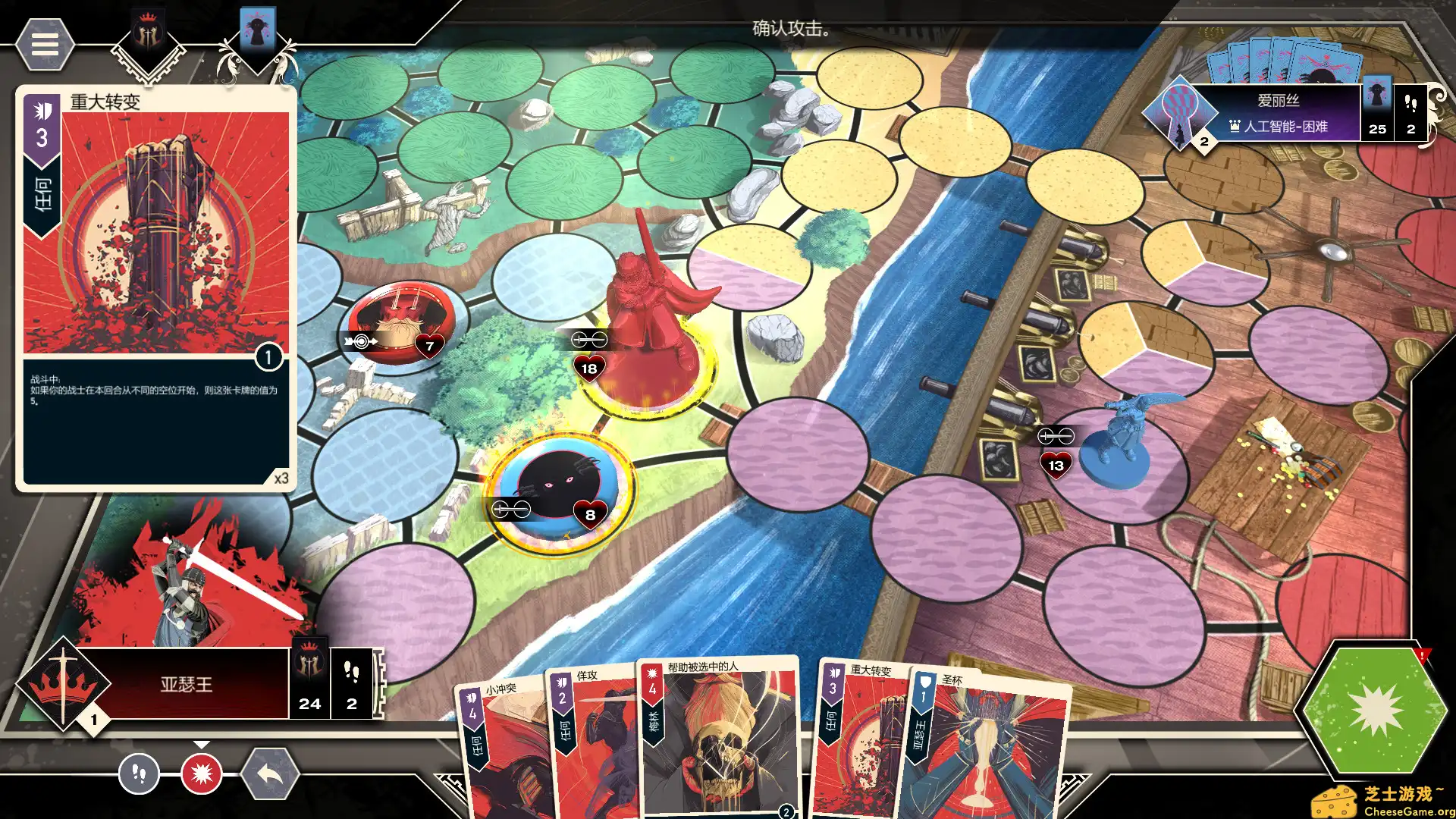Open the hamburger game menu
The height and width of the screenshot is (819, 1456).
point(45,45)
